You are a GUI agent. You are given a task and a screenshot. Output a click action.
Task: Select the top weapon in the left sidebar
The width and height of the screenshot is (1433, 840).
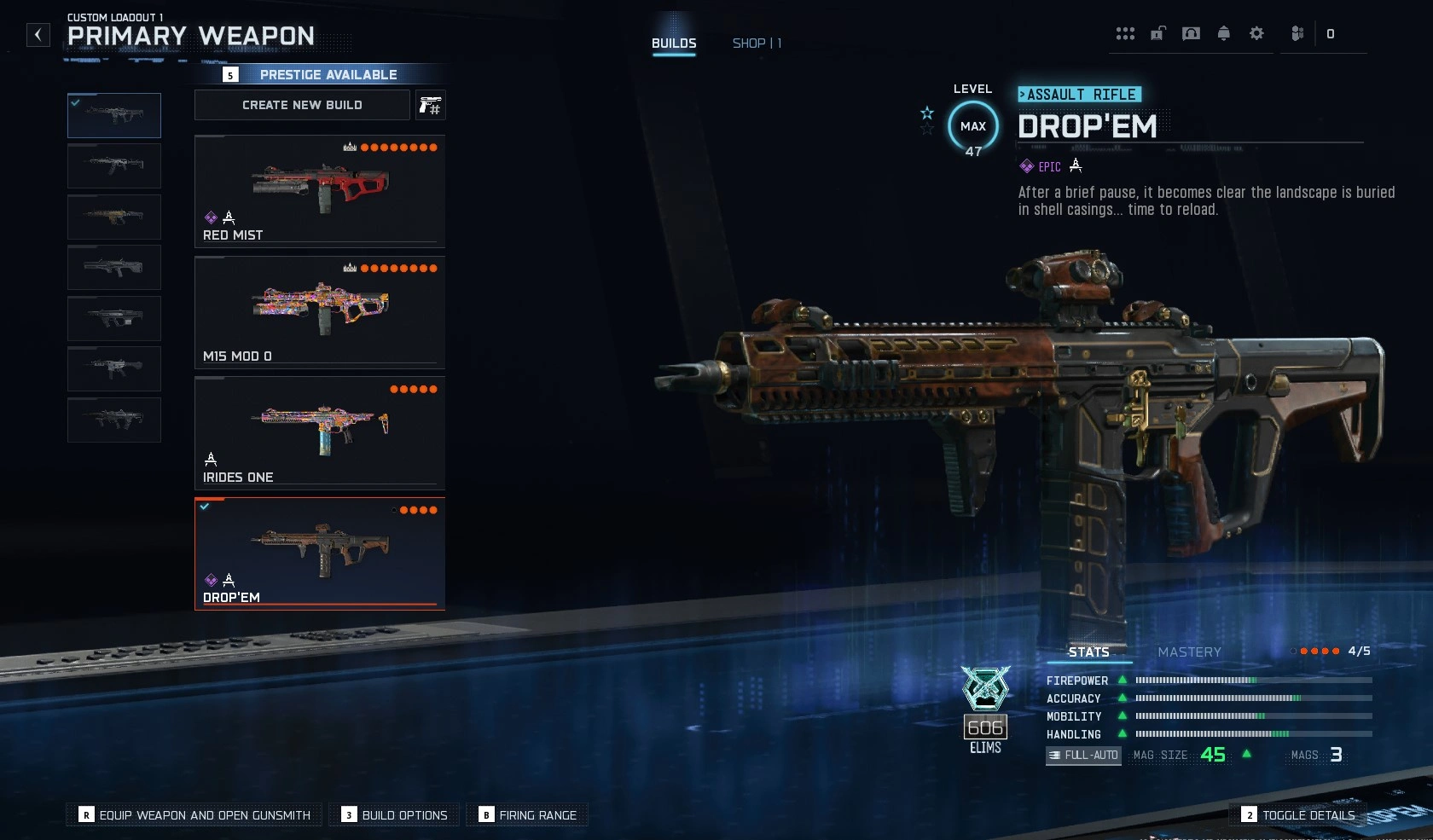pos(113,115)
